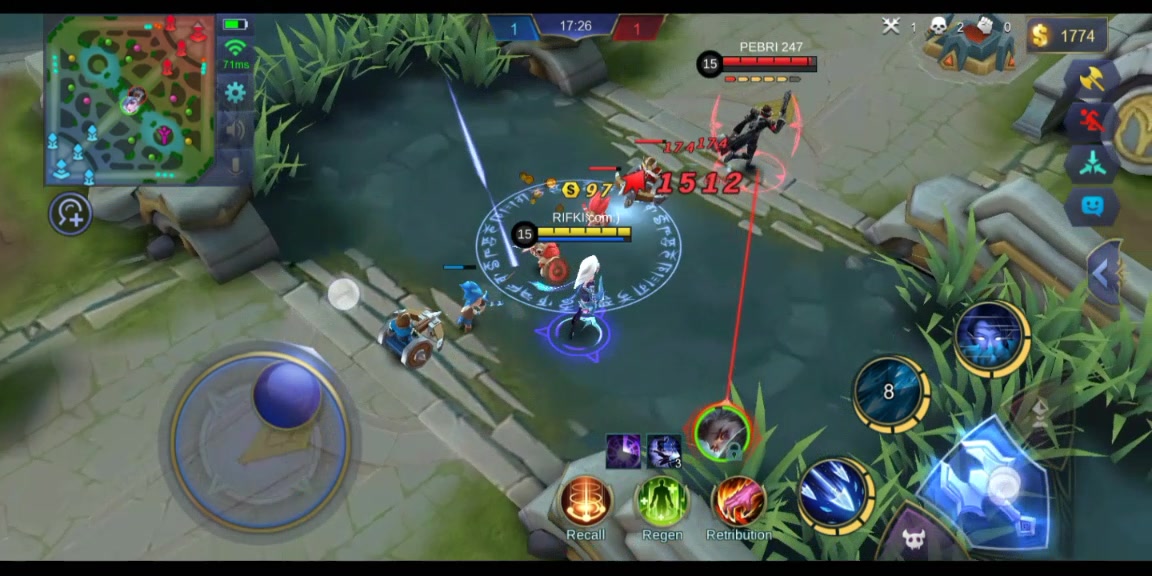Activate the Regen ability
1152x576 pixels.
[x=662, y=502]
